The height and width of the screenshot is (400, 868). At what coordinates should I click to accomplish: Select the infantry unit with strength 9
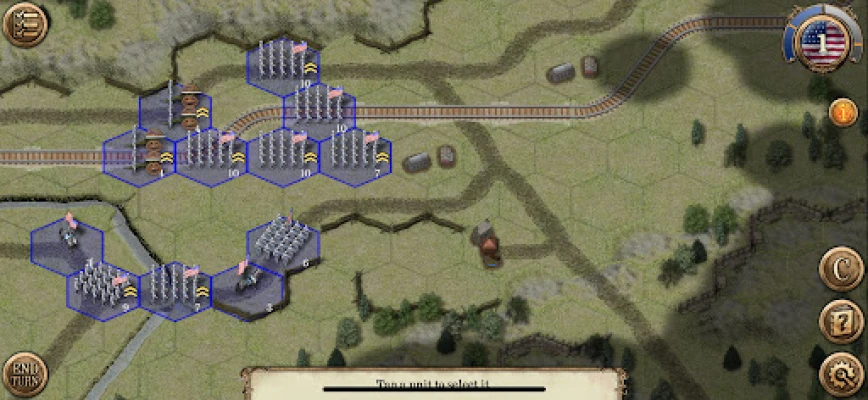coord(104,290)
